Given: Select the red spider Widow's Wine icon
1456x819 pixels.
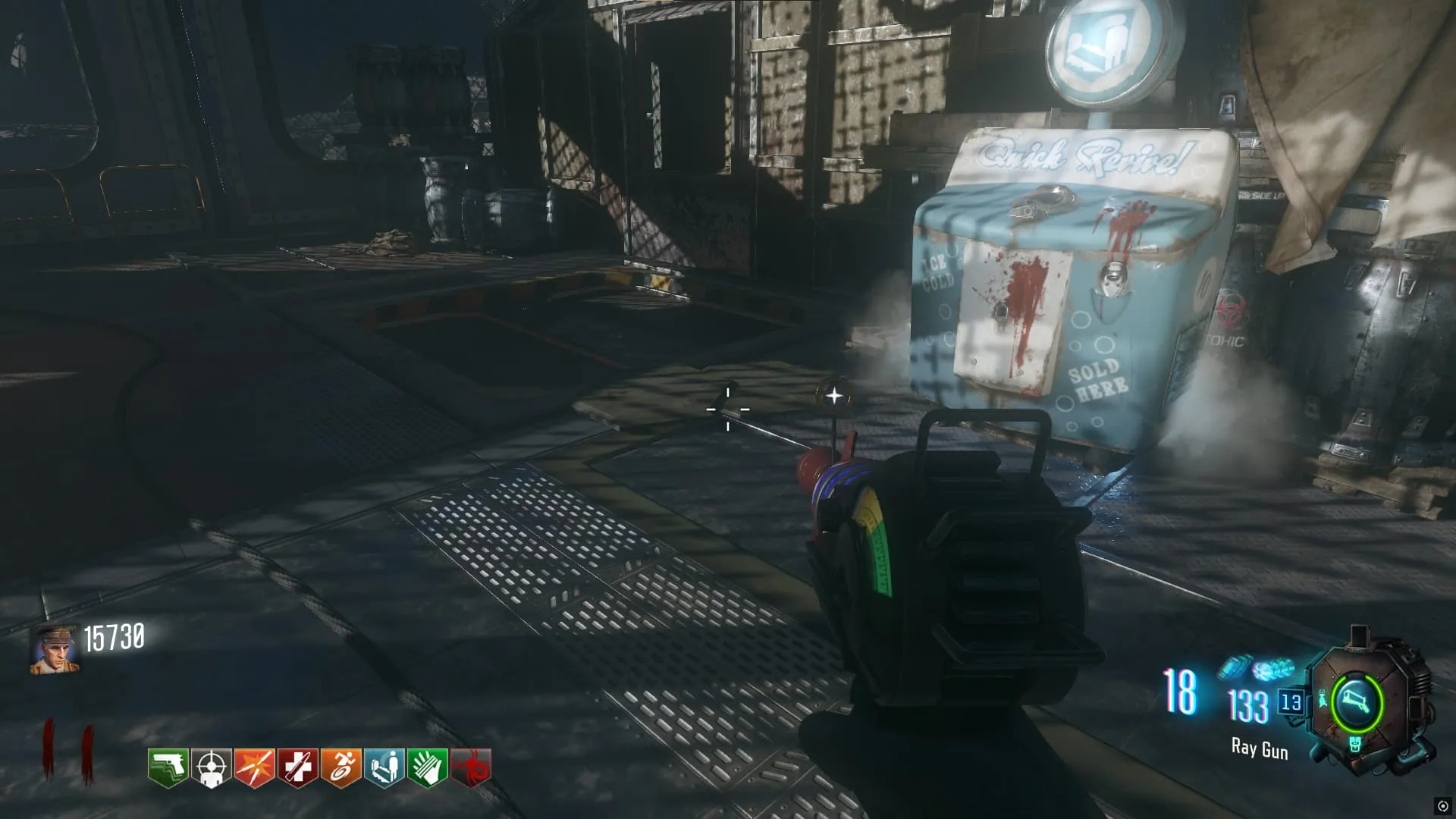Looking at the screenshot, I should (470, 767).
